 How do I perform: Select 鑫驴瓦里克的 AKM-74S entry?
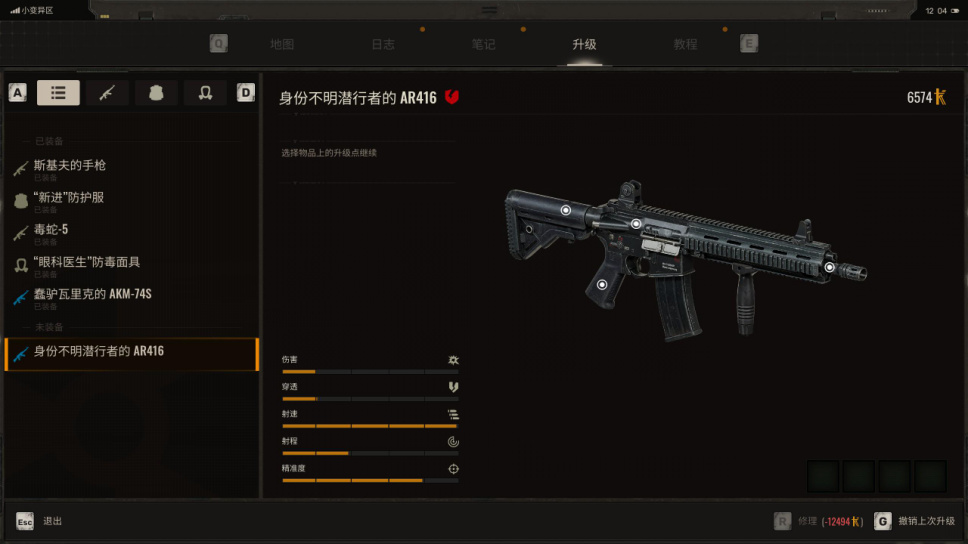click(93, 295)
